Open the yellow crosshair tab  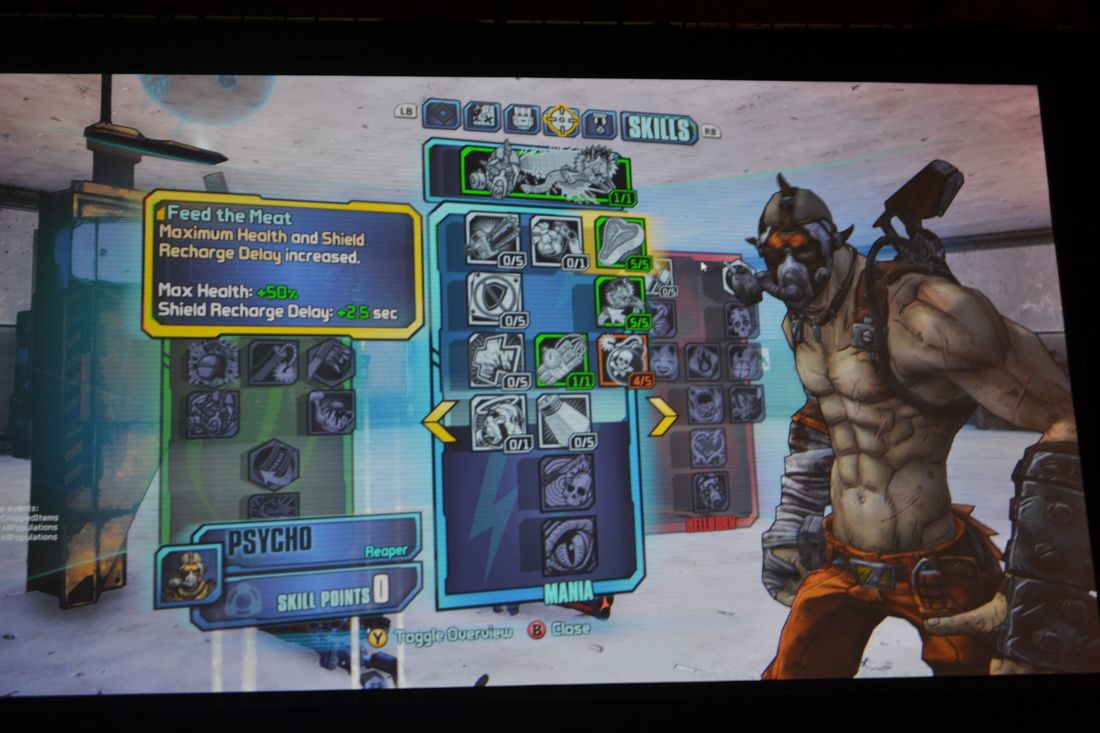pyautogui.click(x=561, y=121)
